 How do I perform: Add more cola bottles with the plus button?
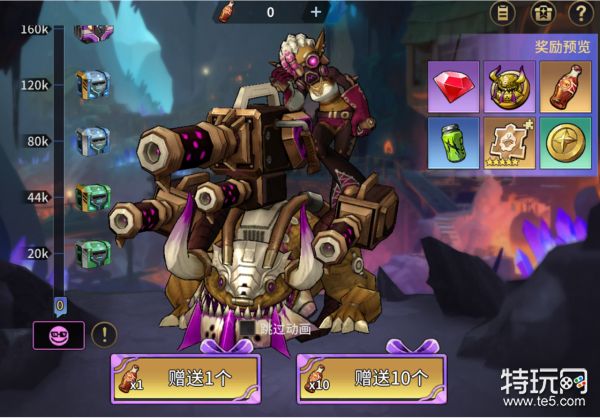[x=316, y=12]
